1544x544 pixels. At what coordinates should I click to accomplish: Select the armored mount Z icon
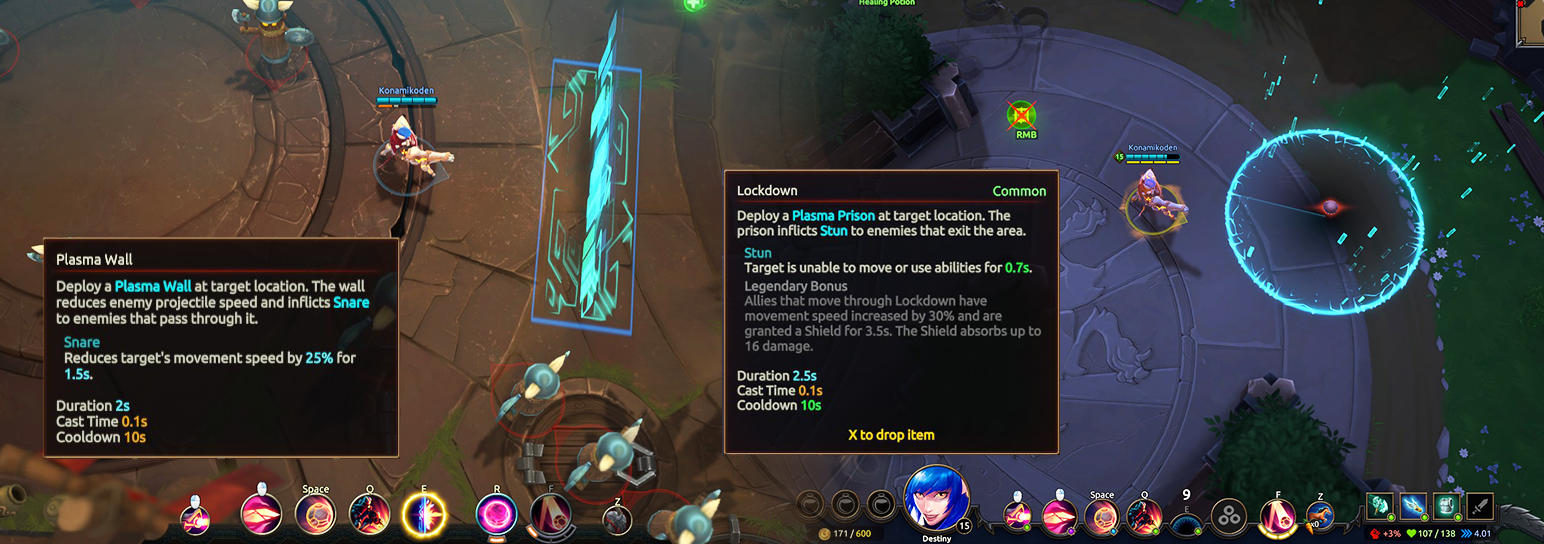coord(618,518)
